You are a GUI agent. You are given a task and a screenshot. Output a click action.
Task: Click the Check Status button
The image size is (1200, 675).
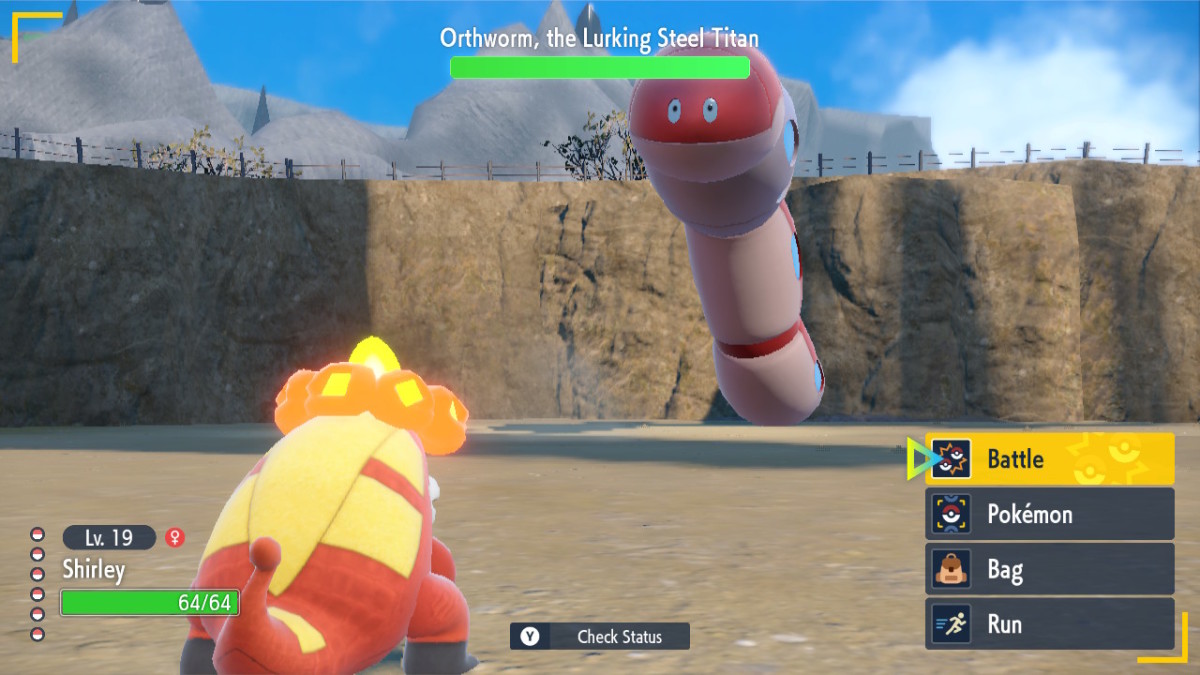[x=600, y=636]
